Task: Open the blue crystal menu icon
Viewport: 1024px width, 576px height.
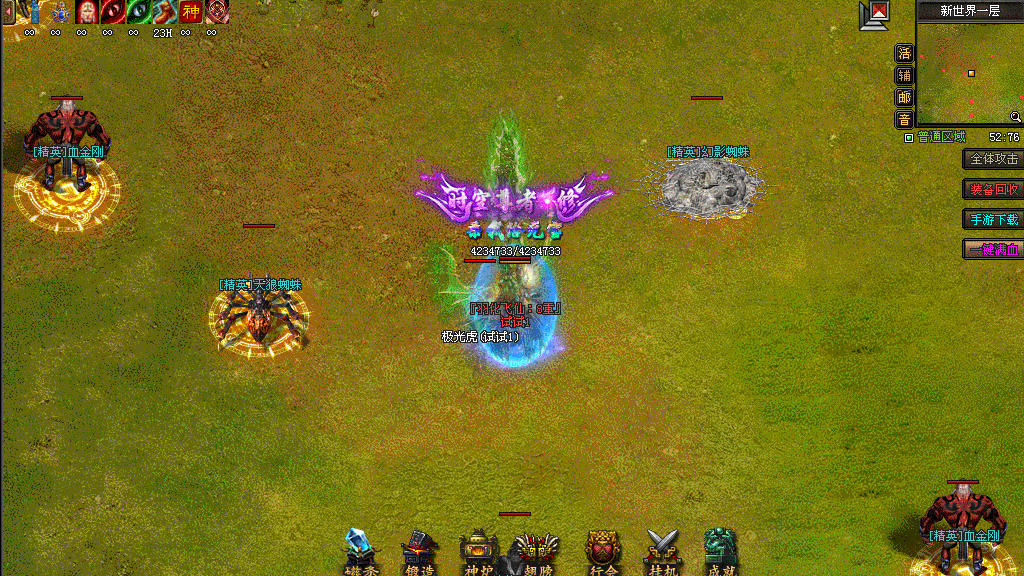Action: (x=359, y=552)
